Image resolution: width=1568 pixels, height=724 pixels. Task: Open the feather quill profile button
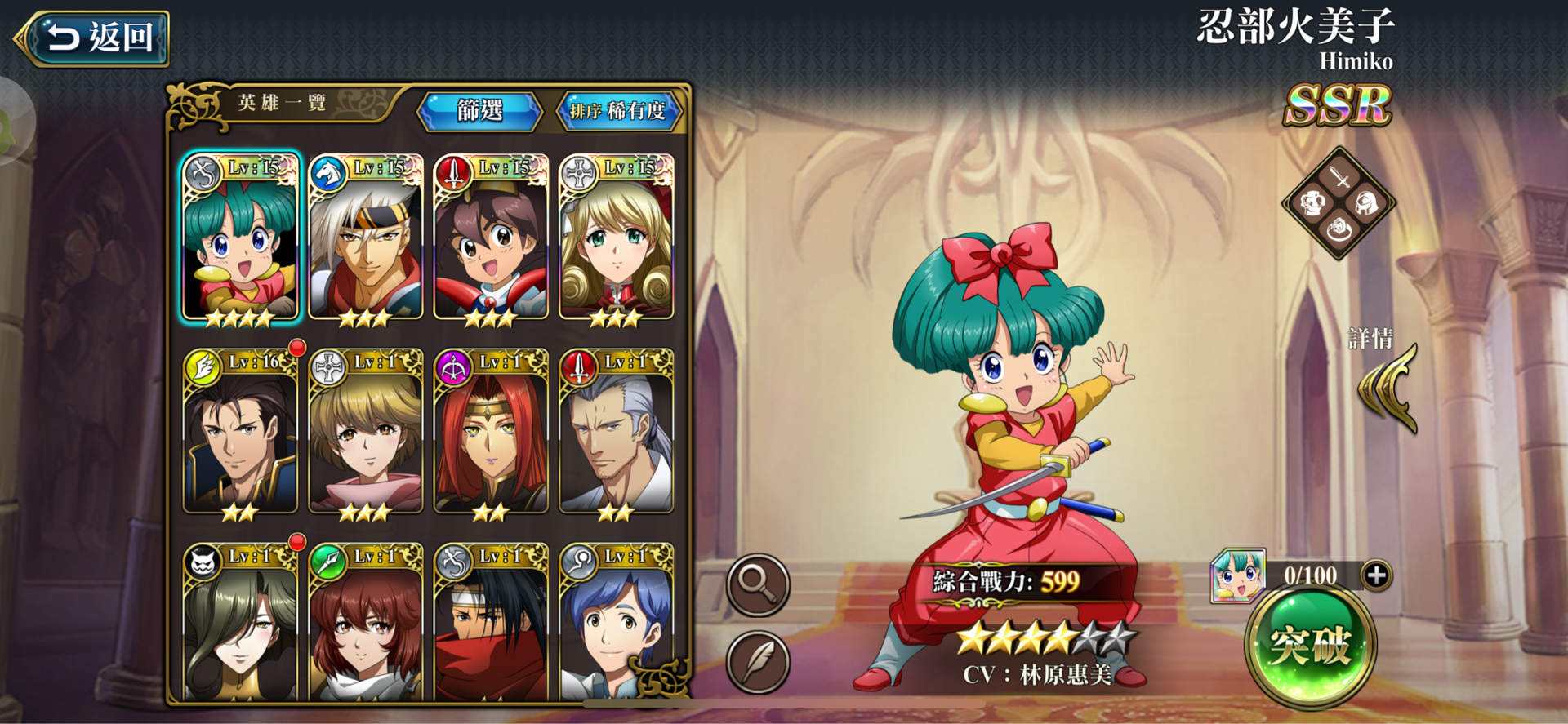coord(758,660)
